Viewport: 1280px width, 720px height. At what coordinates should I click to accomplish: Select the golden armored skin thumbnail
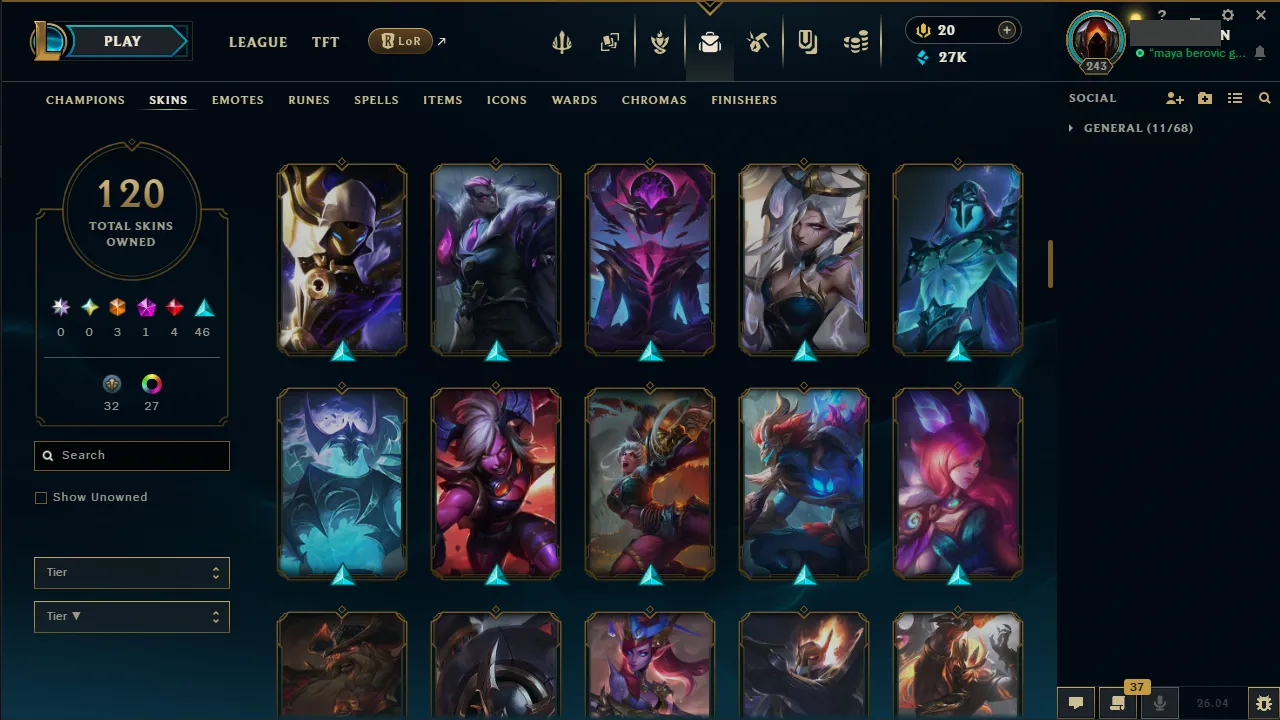point(342,259)
